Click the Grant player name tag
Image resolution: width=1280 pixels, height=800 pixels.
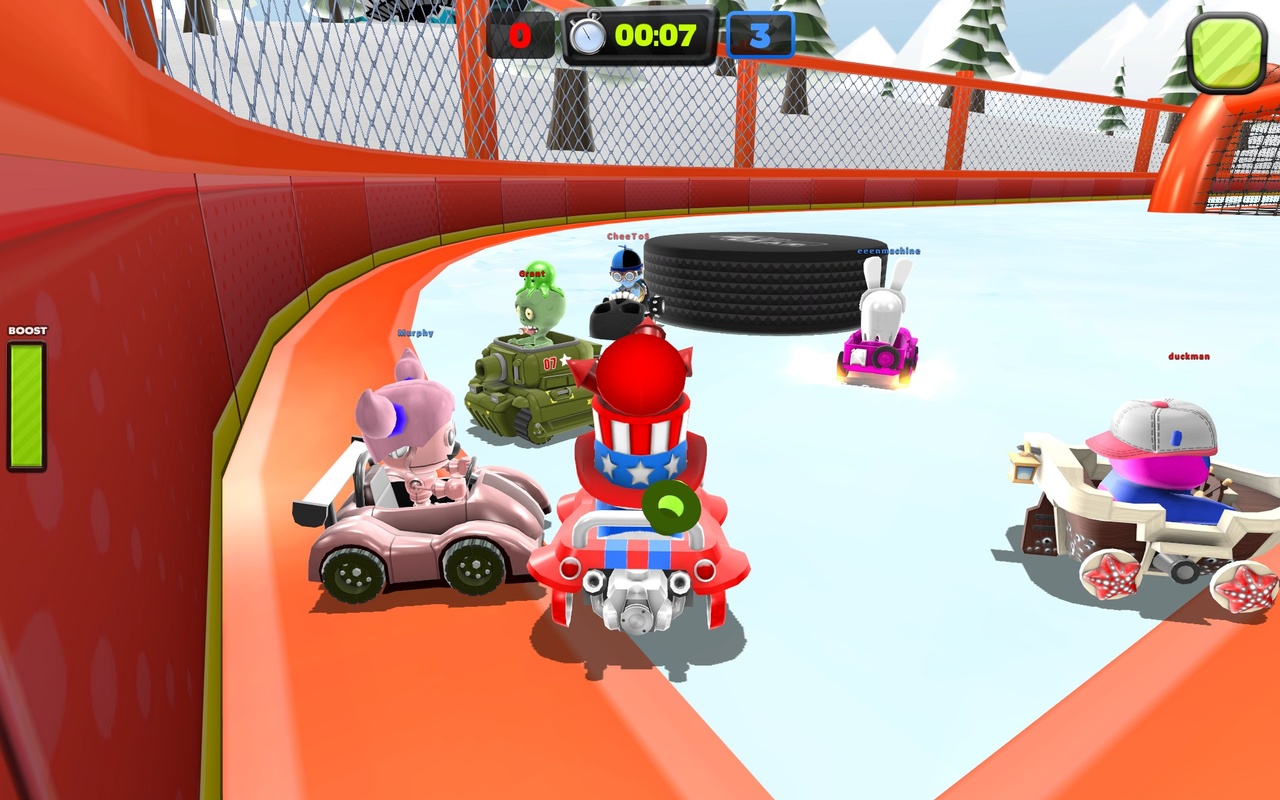pos(530,273)
